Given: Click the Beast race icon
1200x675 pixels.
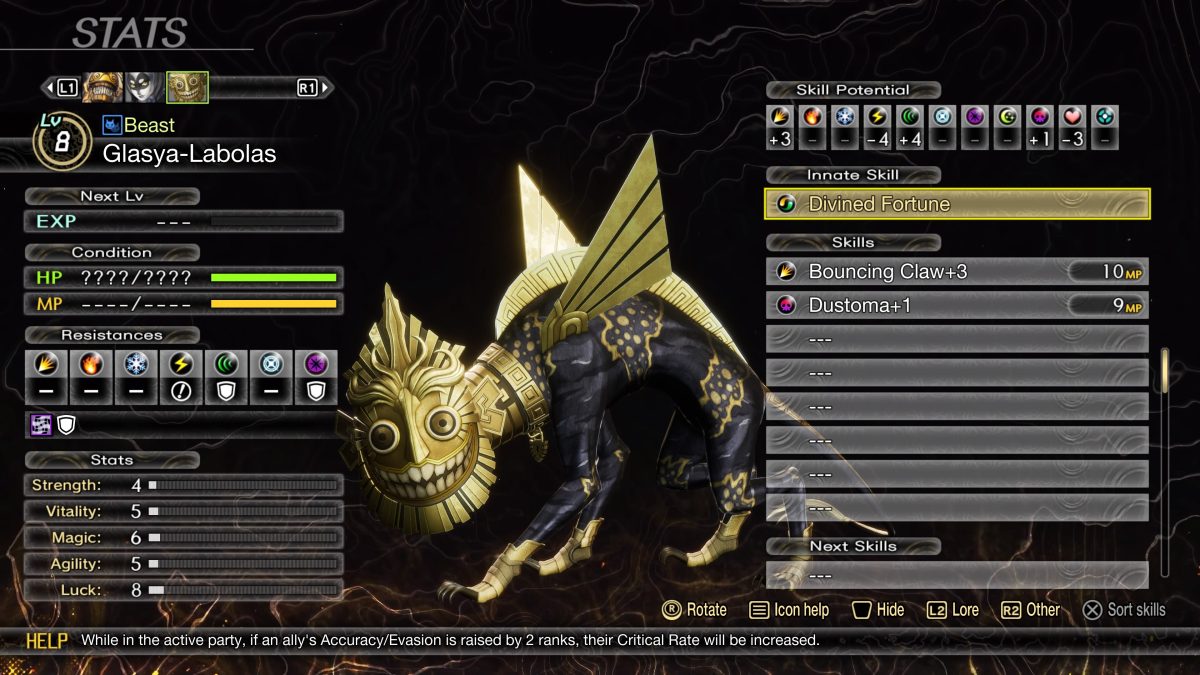Looking at the screenshot, I should point(112,125).
